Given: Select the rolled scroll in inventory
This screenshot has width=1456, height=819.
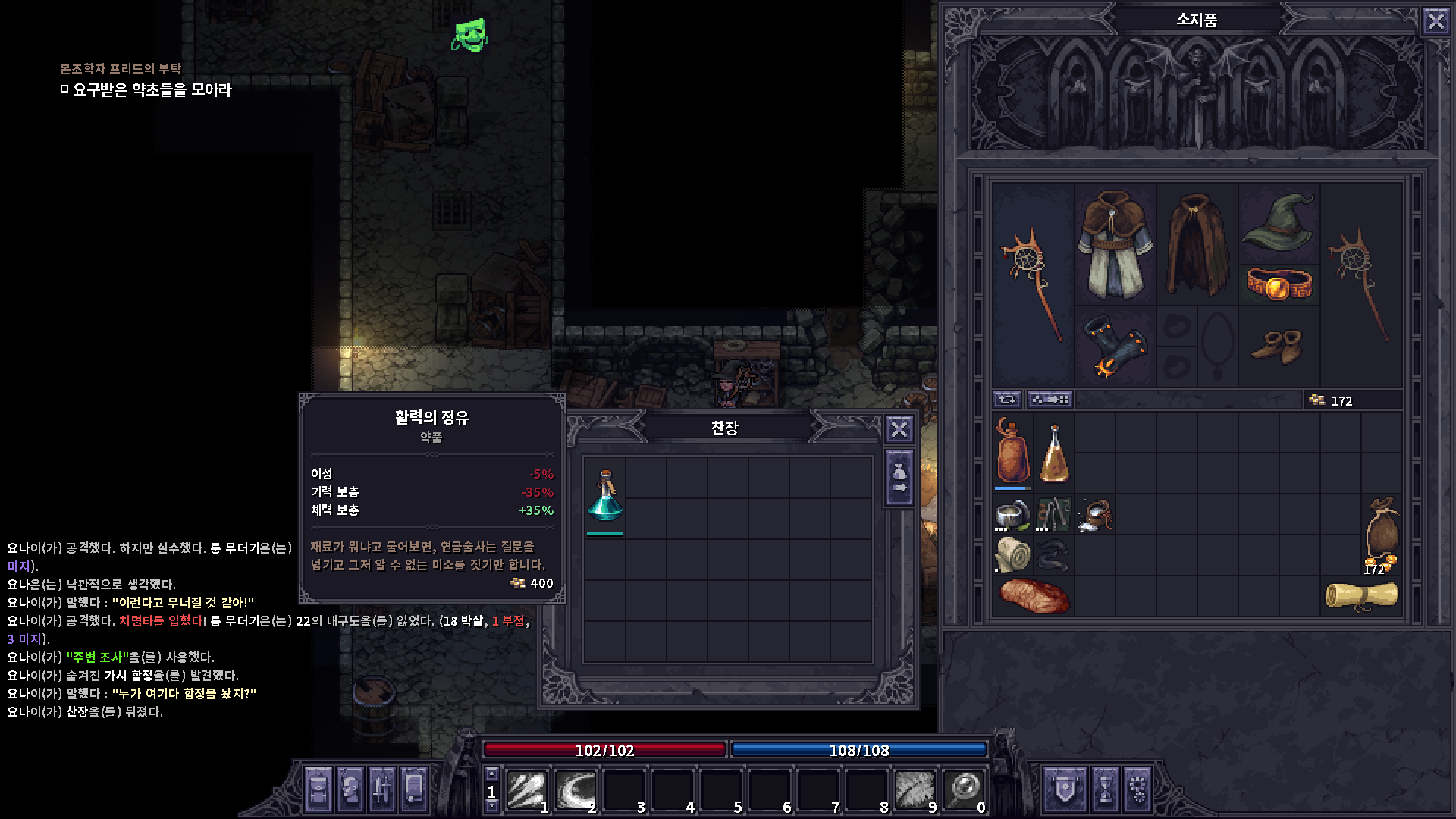Looking at the screenshot, I should click(1361, 595).
